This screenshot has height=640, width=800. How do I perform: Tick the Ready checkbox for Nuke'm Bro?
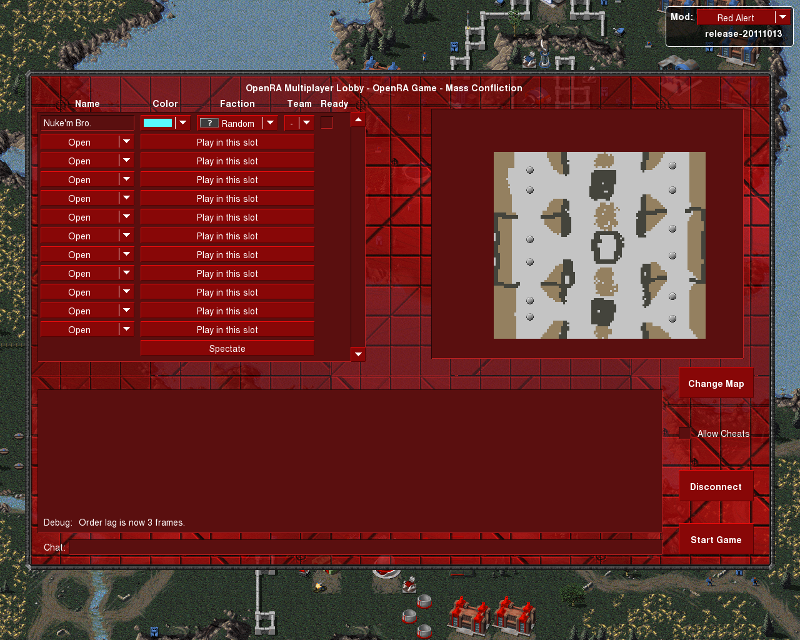pyautogui.click(x=327, y=123)
